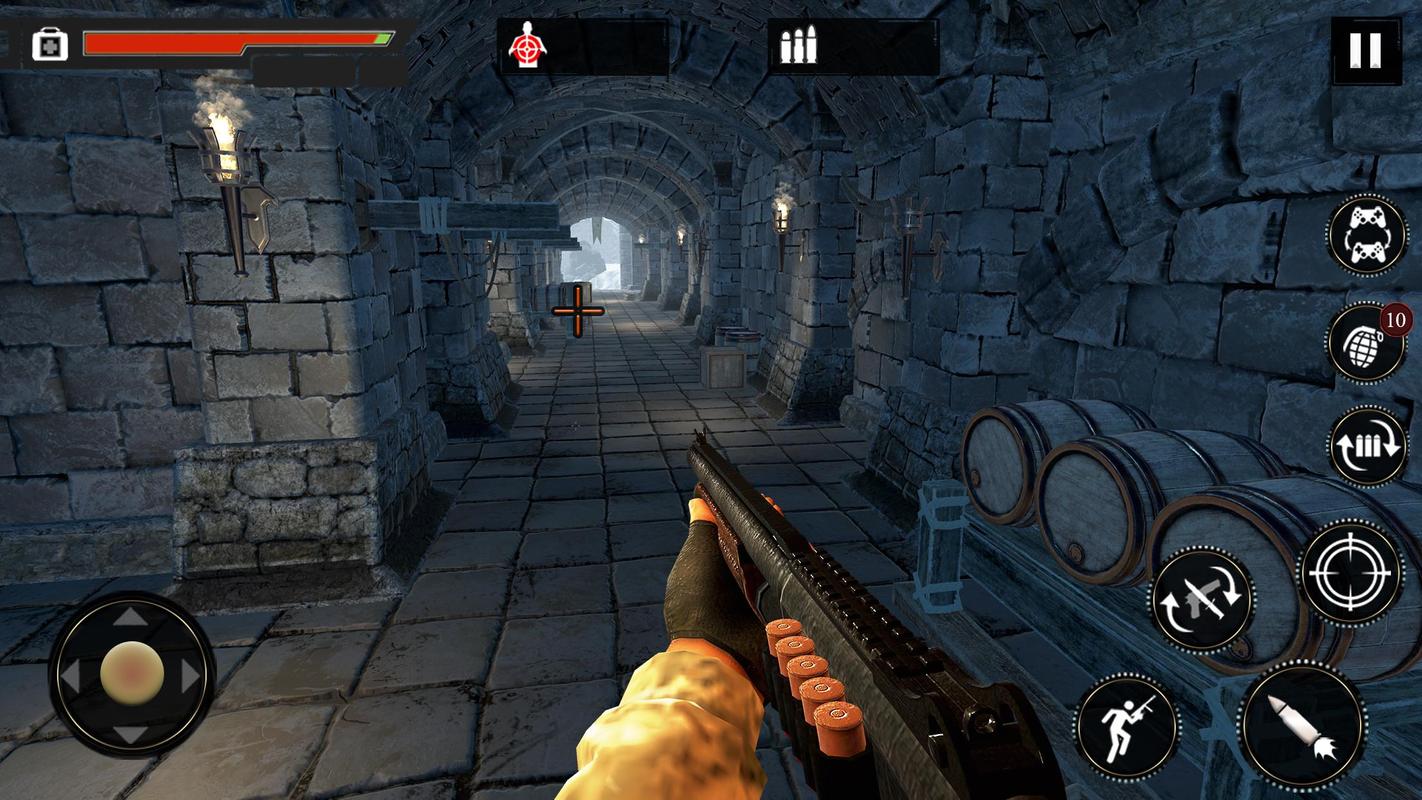Pause the game
Screen dimensions: 1422x800
[1365, 50]
